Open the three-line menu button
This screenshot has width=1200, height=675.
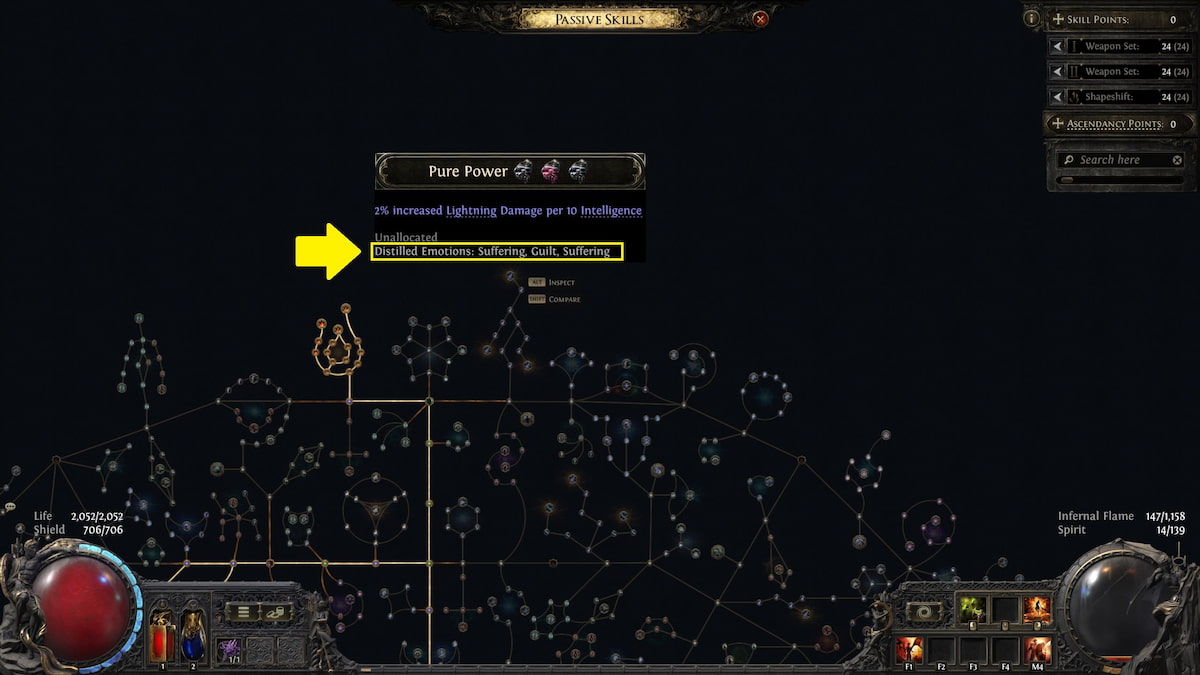coord(242,612)
